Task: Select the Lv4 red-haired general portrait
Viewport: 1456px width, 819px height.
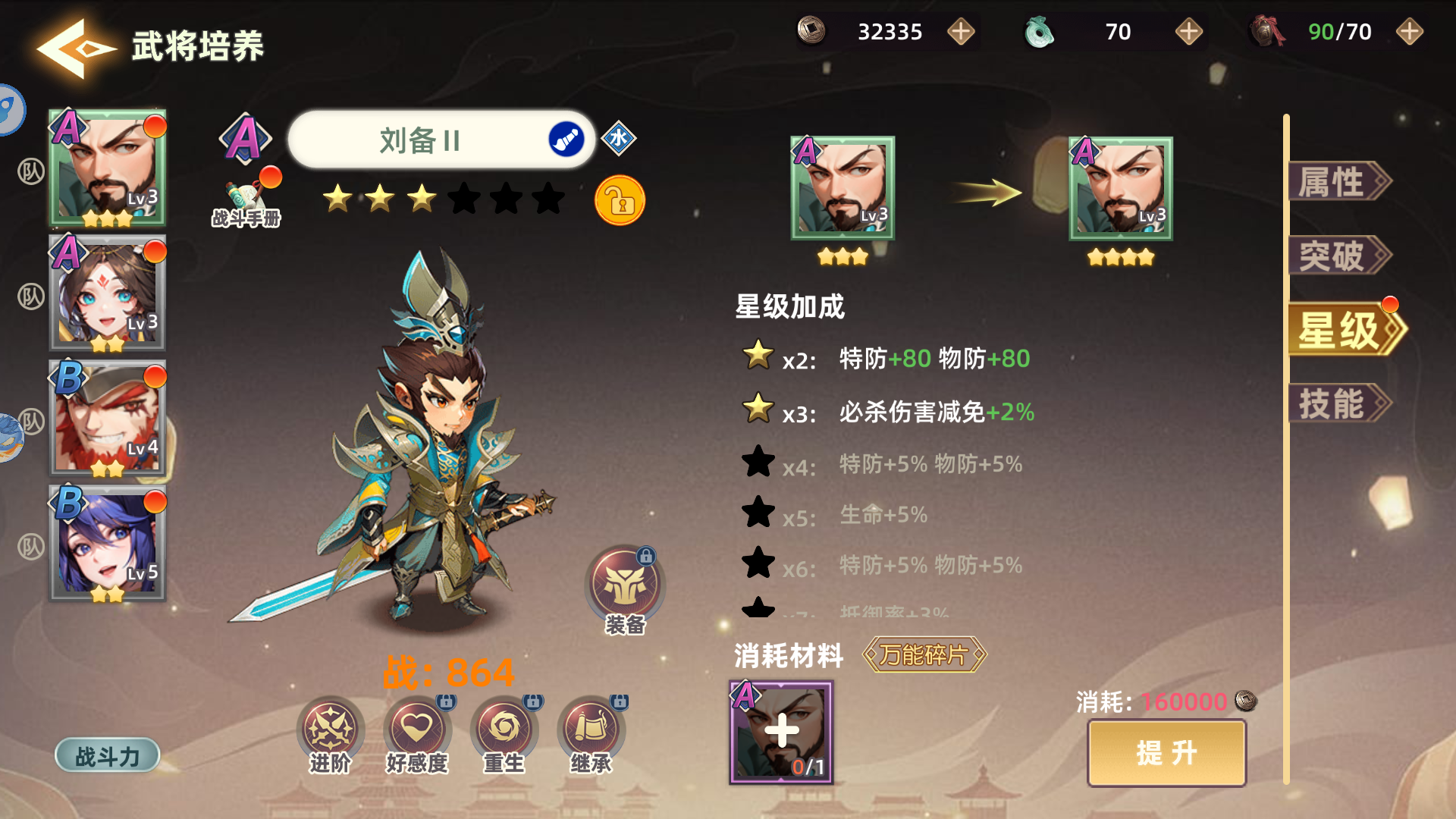Action: tap(108, 416)
